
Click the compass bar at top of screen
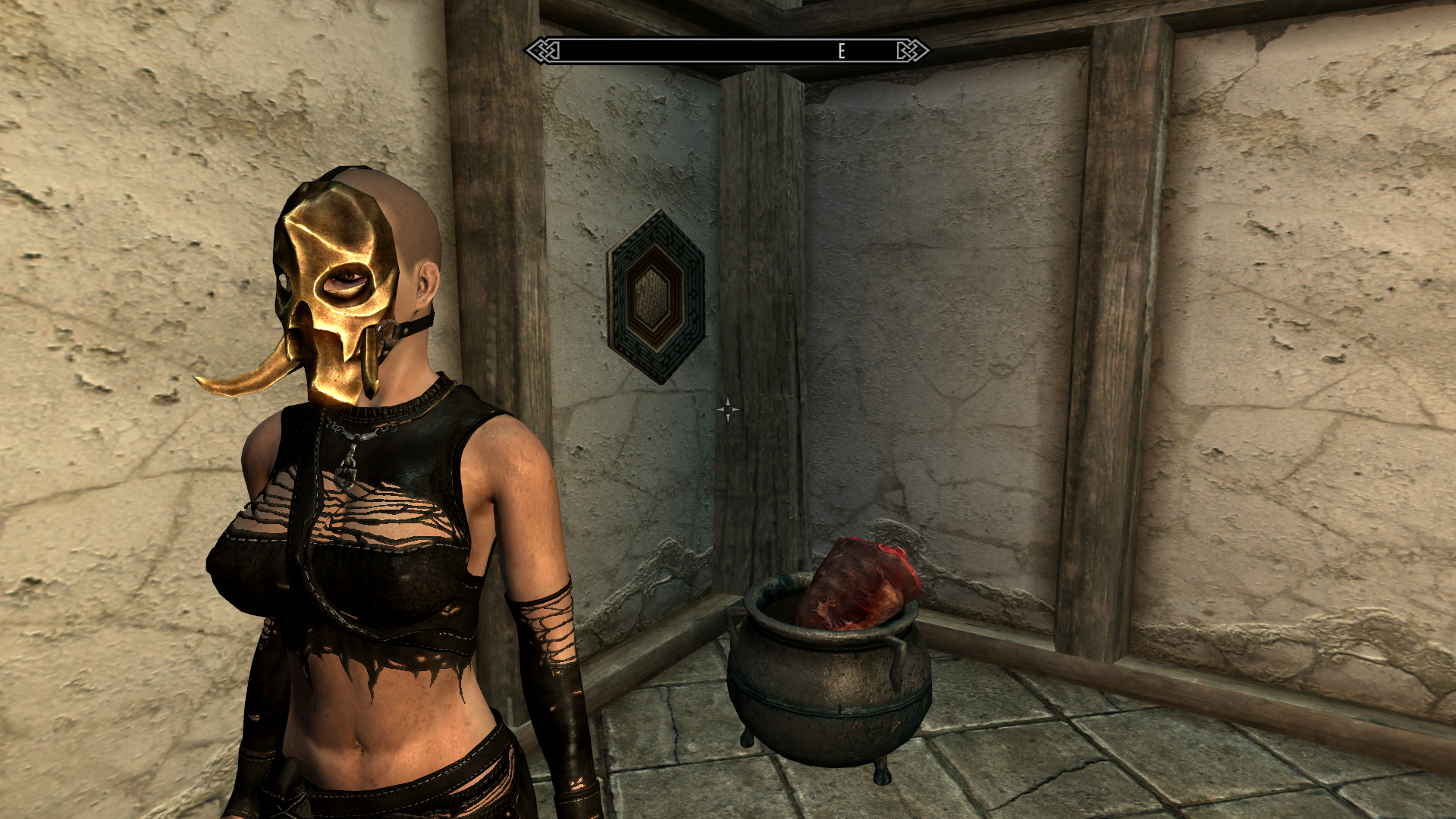click(728, 52)
